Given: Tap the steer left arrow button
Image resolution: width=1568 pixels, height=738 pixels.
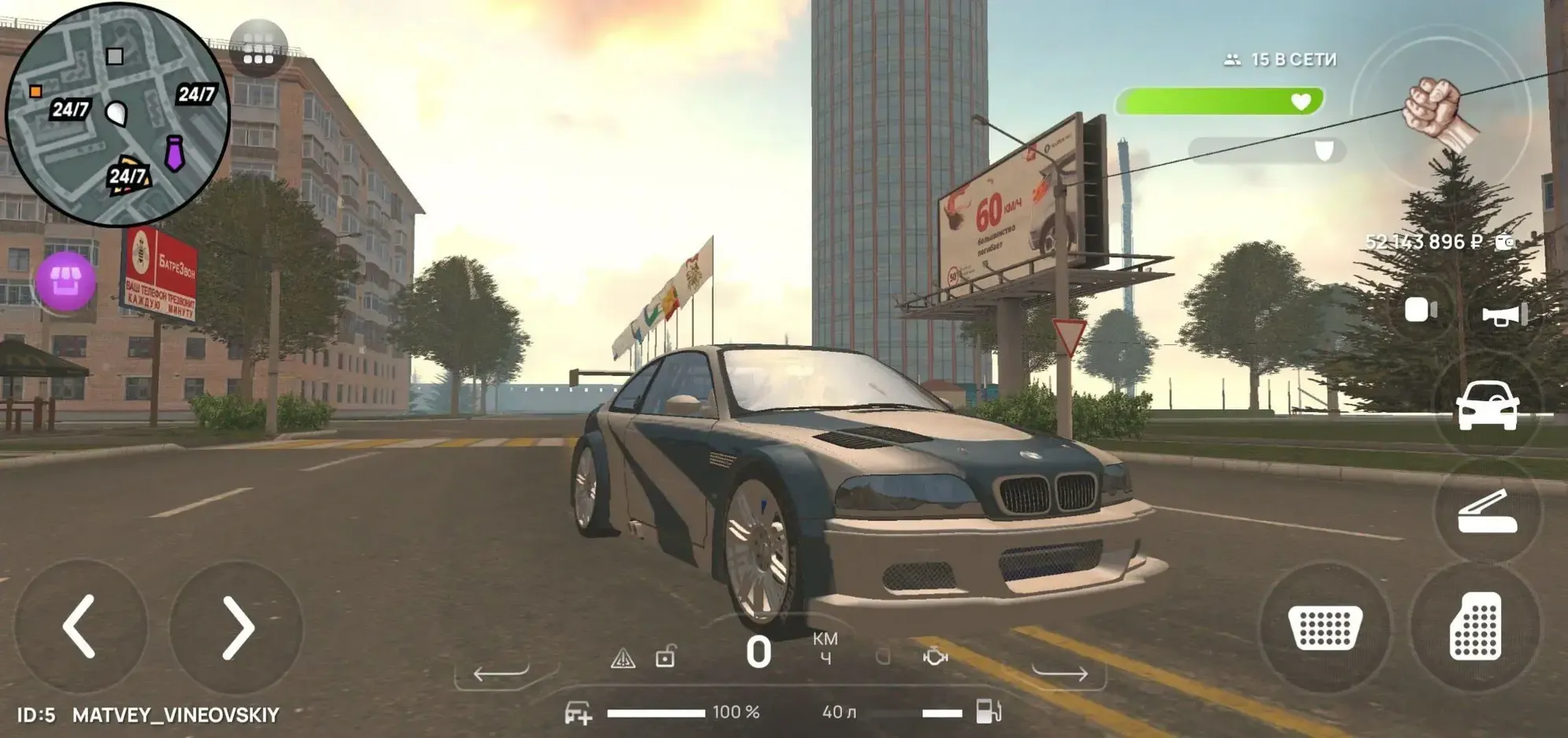Looking at the screenshot, I should [x=80, y=627].
